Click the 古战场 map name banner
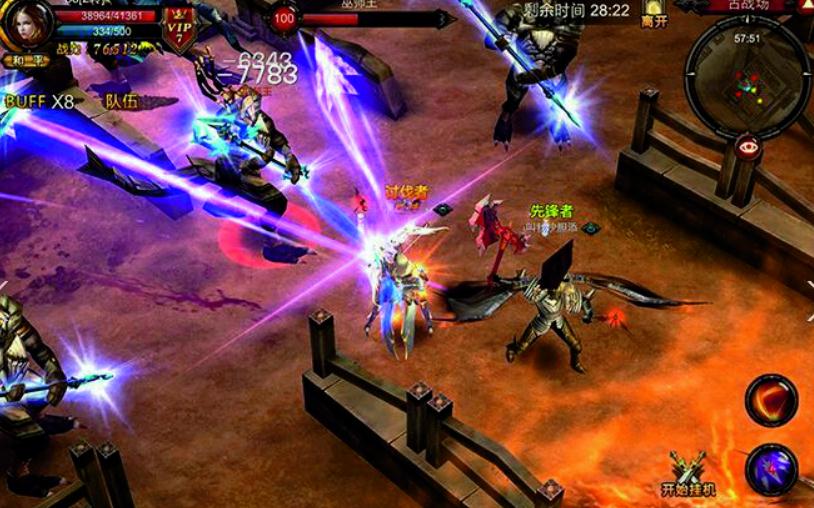Screen dimensions: 814x508 (747, 6)
